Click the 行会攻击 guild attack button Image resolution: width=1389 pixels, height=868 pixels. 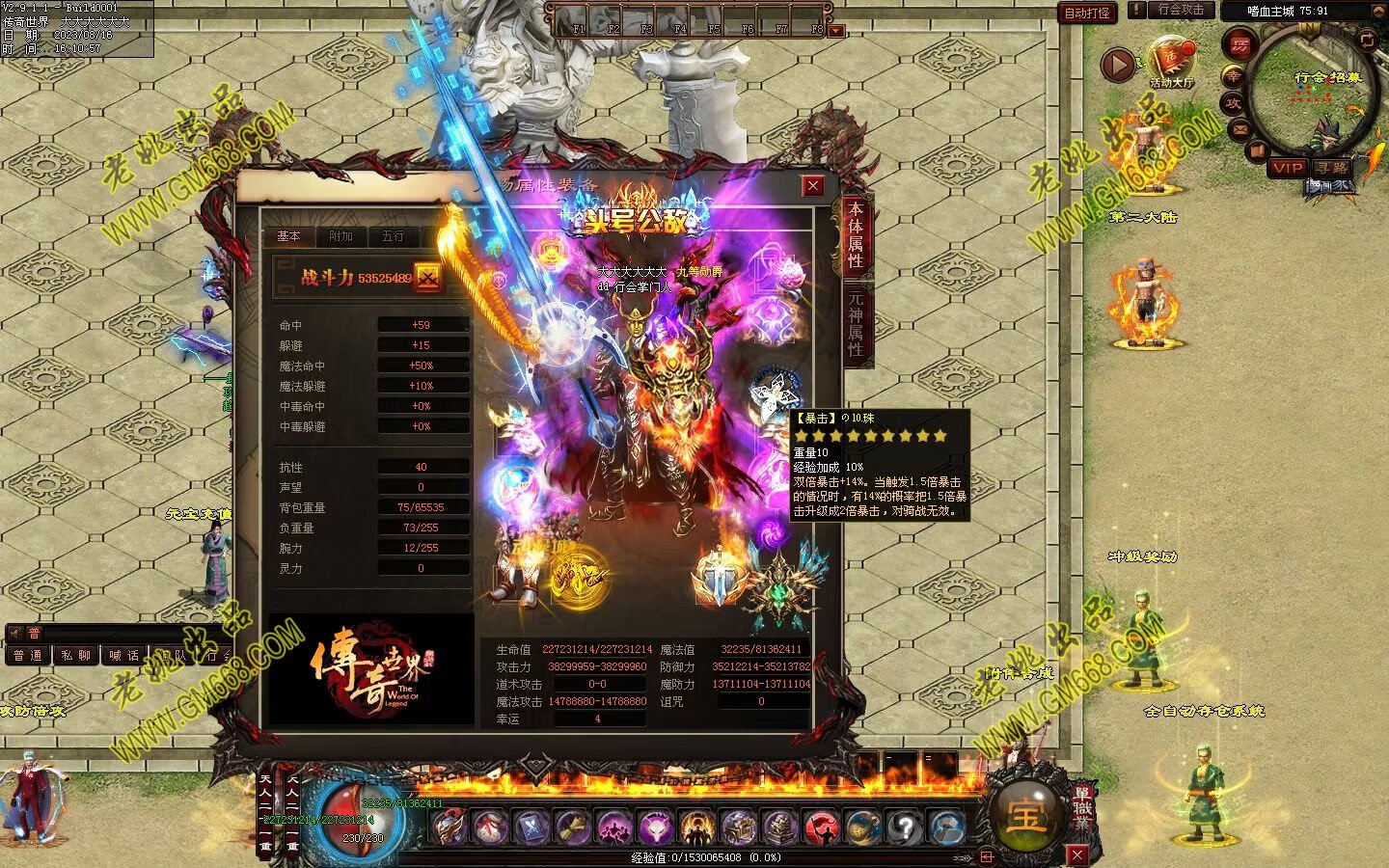click(x=1180, y=11)
